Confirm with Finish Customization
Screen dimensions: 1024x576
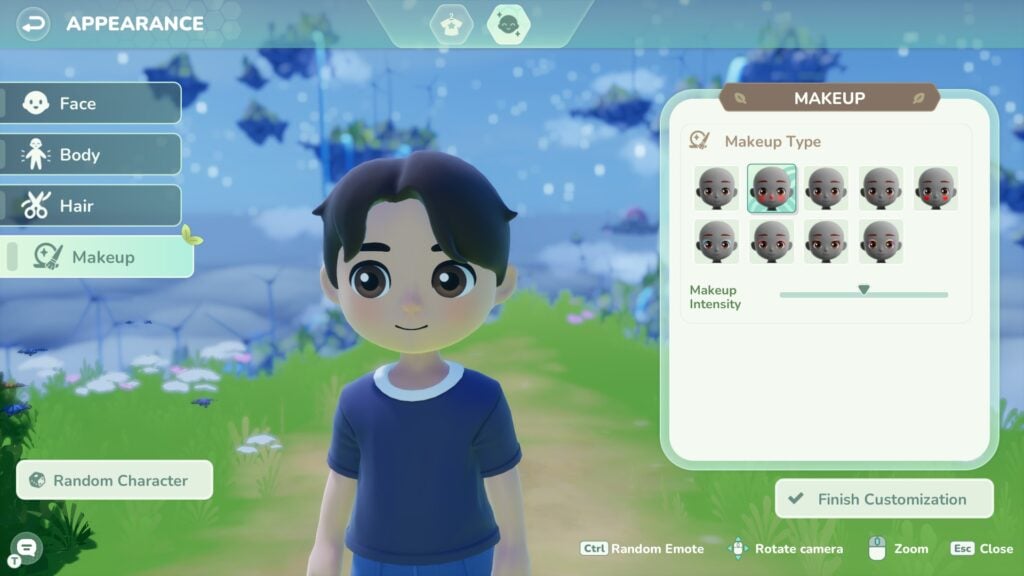[884, 499]
